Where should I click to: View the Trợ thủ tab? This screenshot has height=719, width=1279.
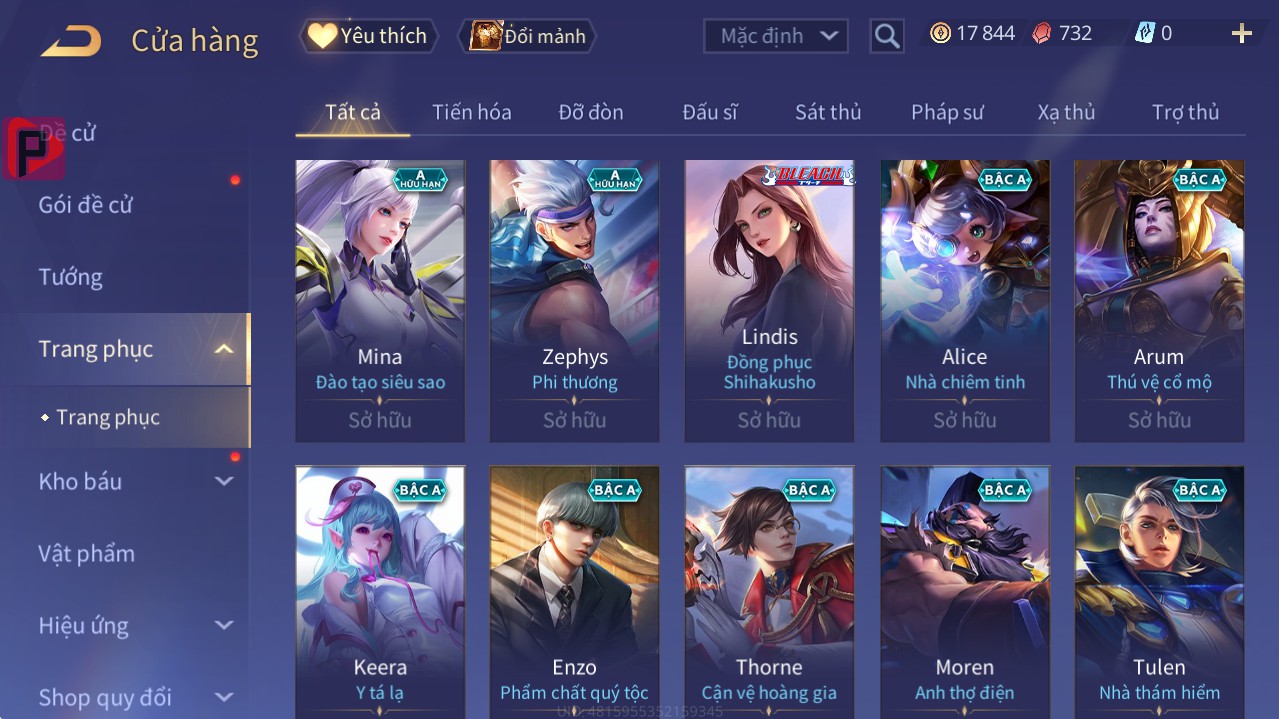(x=1185, y=112)
